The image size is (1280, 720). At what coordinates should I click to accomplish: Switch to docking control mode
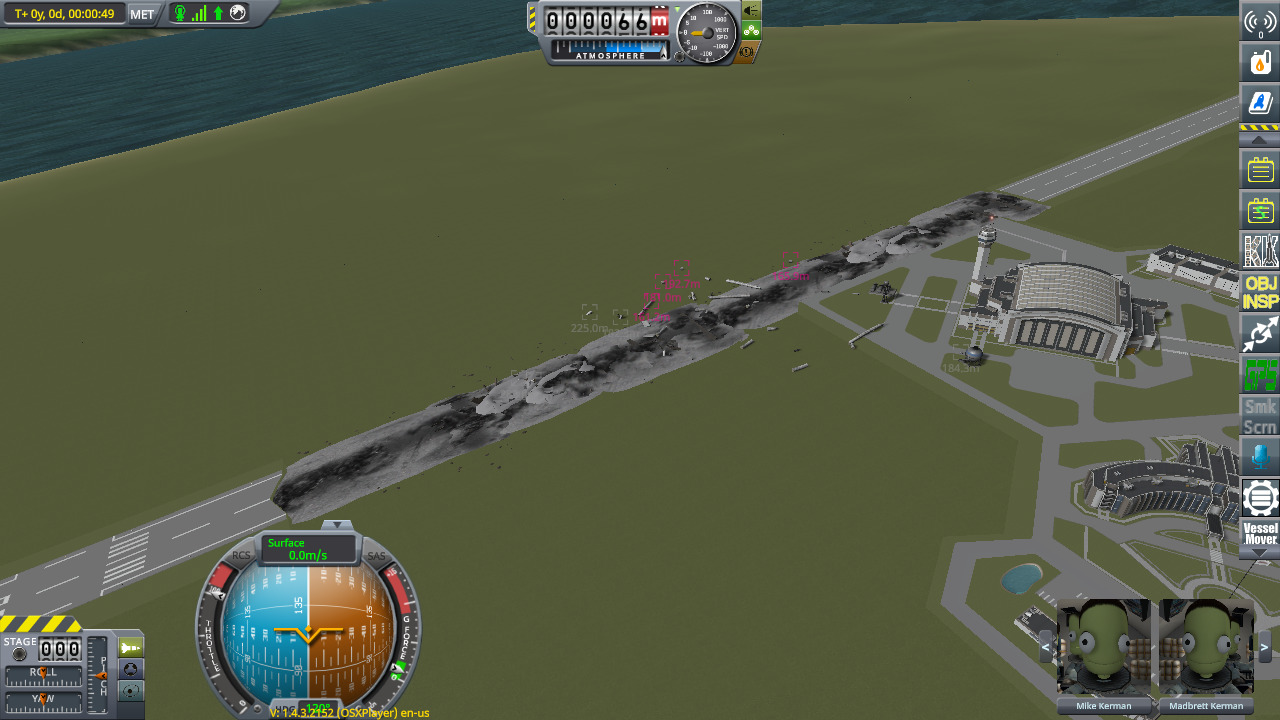[x=131, y=669]
